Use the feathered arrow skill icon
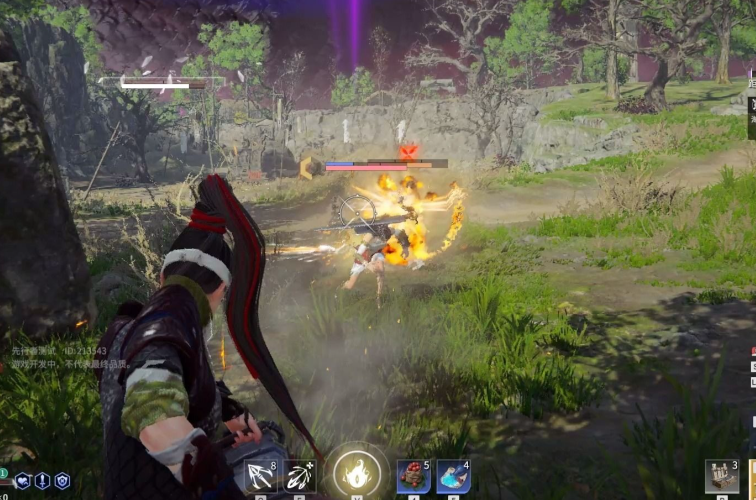 (x=300, y=475)
